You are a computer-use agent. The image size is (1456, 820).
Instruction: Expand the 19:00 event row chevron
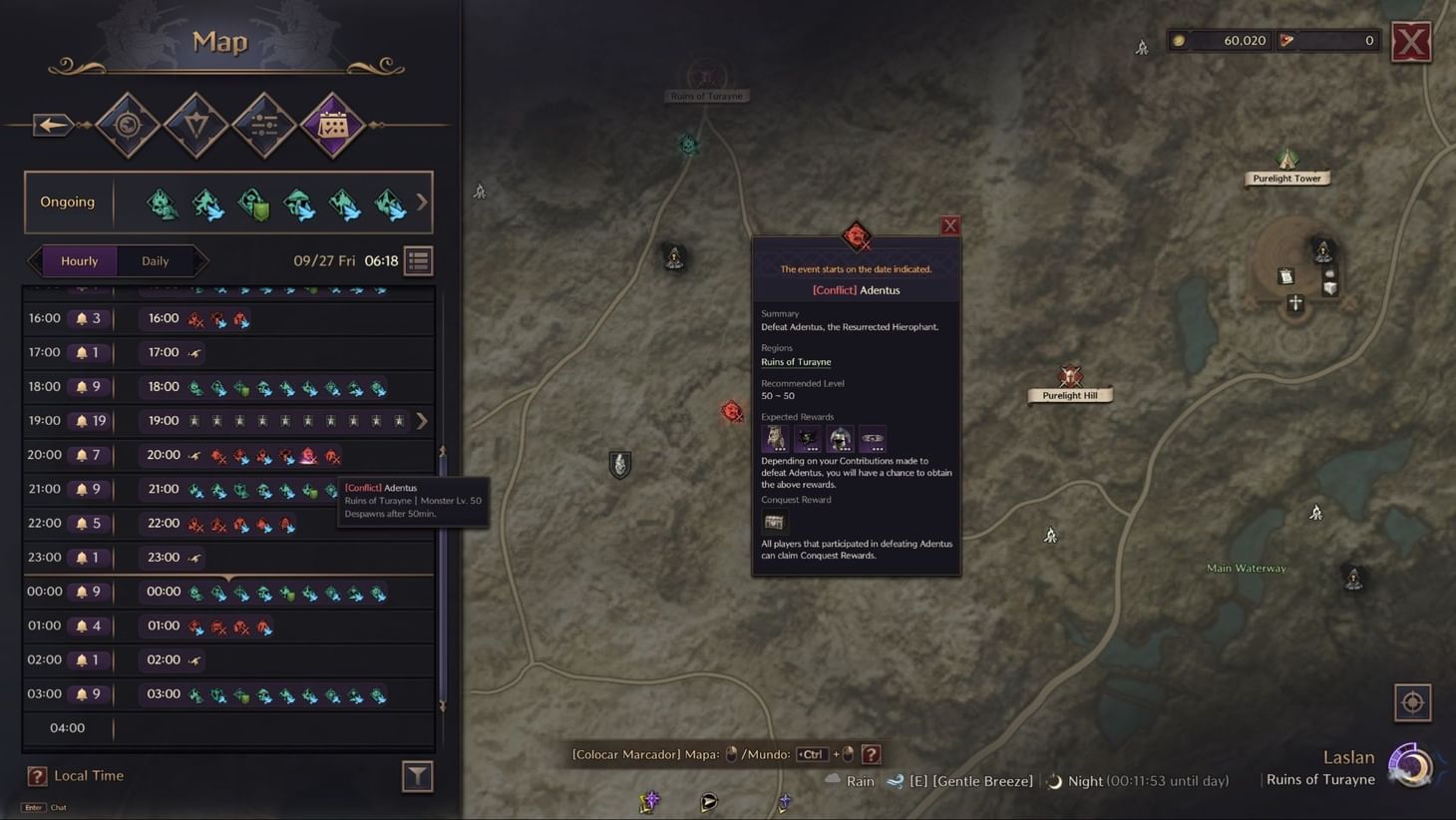pos(423,420)
